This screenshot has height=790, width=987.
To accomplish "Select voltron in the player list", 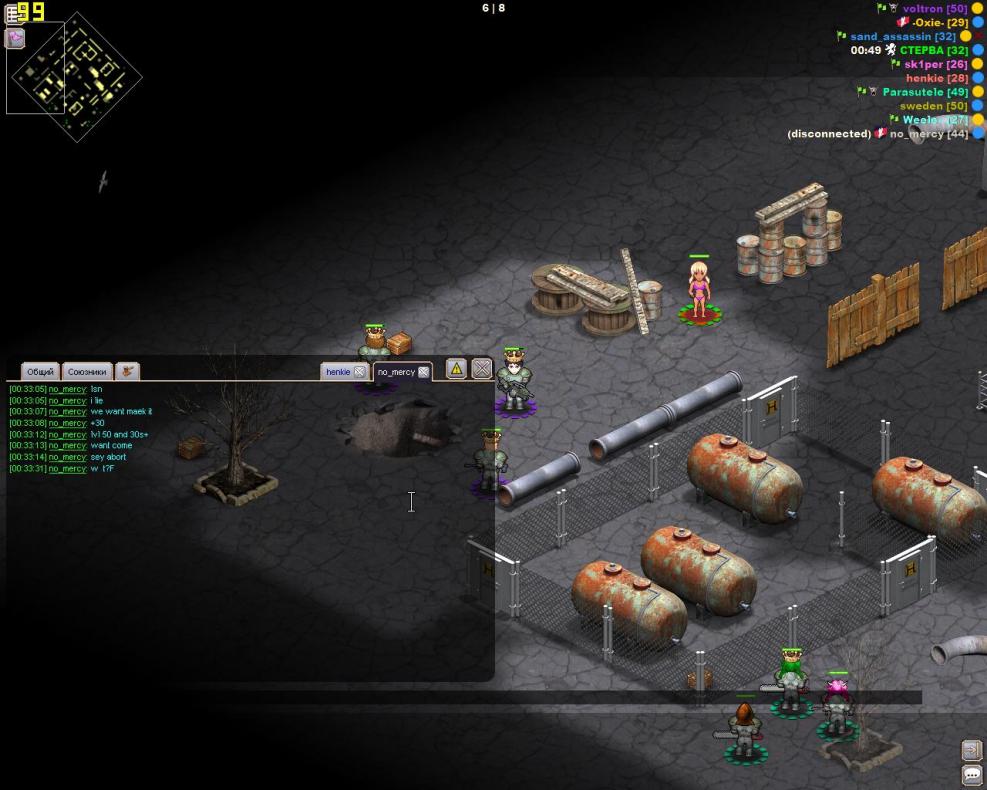I will pyautogui.click(x=934, y=8).
